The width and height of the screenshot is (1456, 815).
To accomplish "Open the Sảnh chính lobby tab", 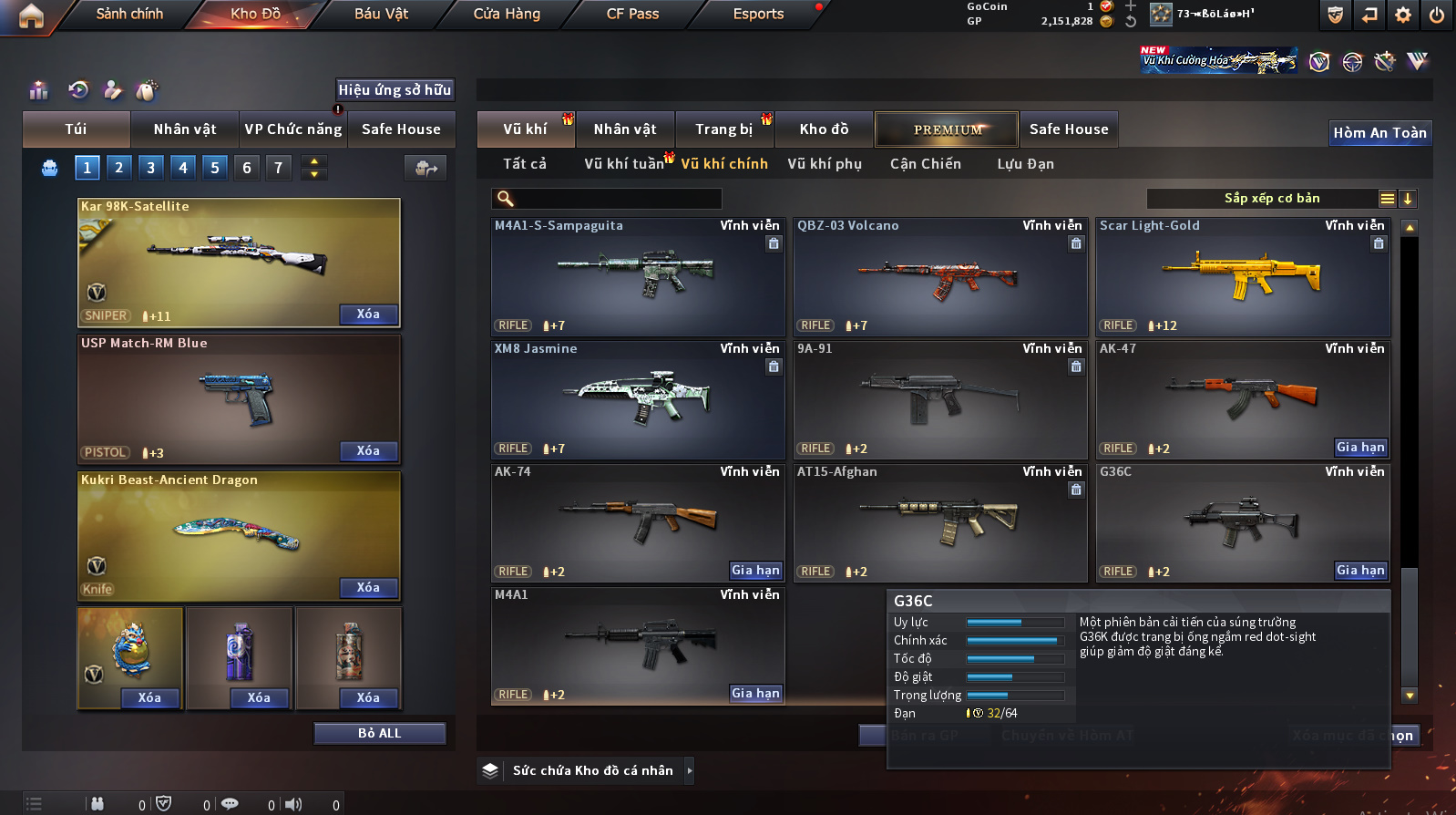I will [129, 14].
